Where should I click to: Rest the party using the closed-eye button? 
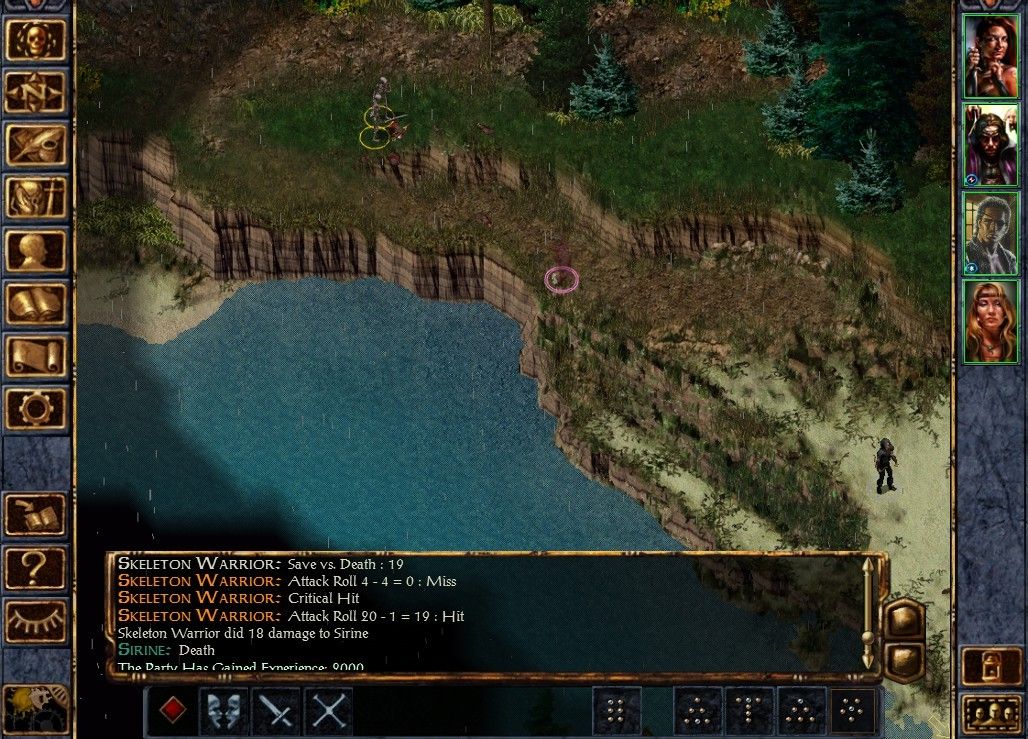pyautogui.click(x=36, y=621)
